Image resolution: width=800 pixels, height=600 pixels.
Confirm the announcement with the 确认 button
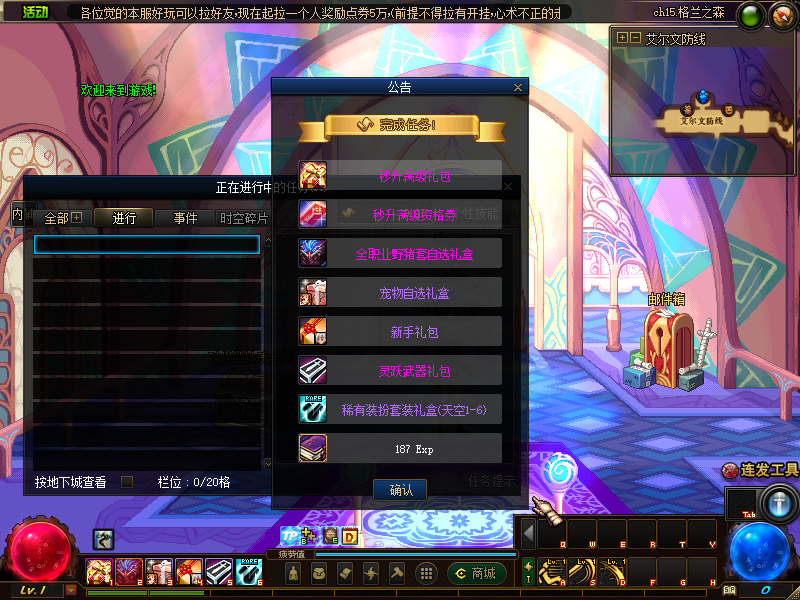click(400, 490)
